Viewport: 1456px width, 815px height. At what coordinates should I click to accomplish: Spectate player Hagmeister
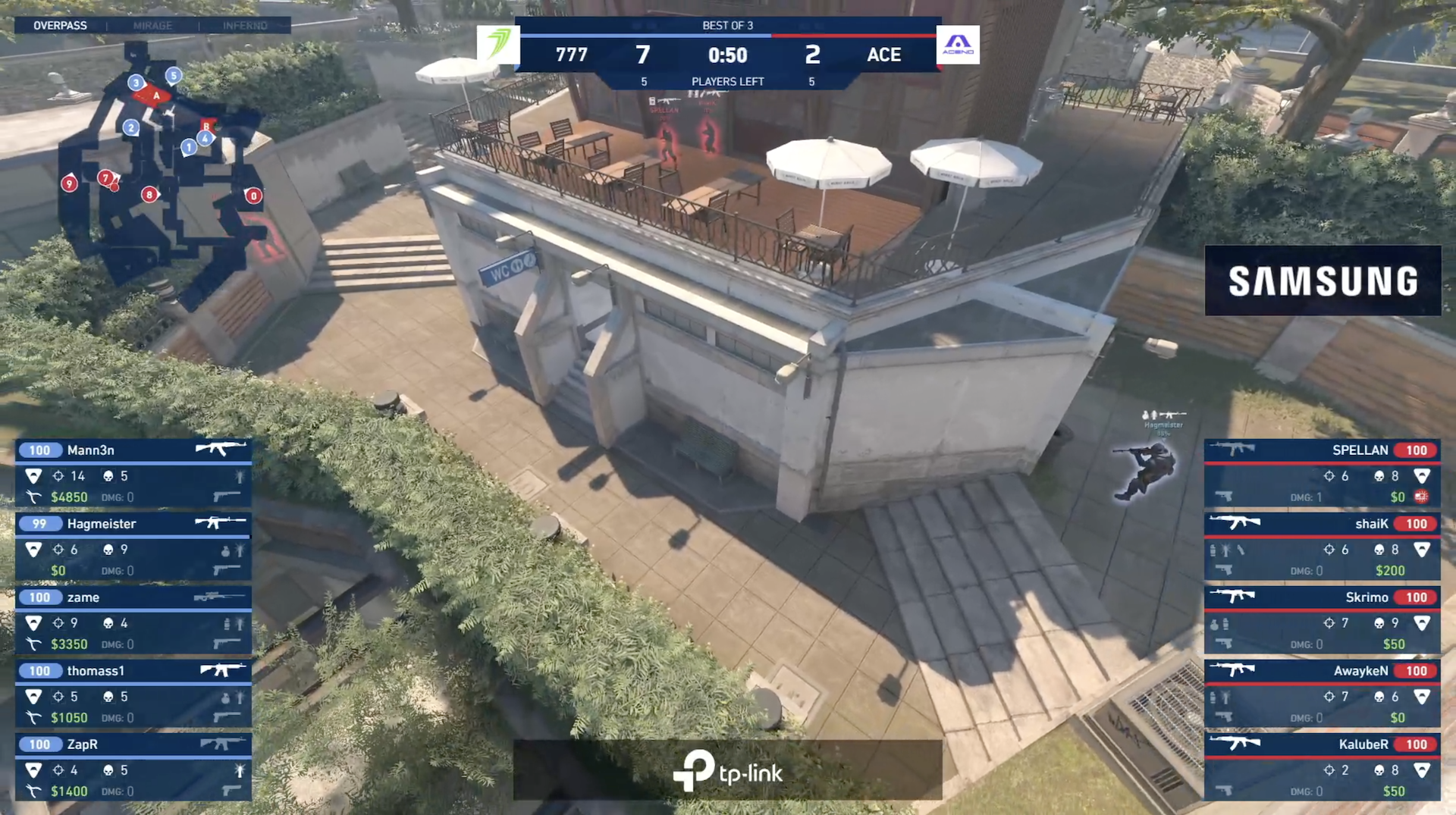click(x=133, y=546)
